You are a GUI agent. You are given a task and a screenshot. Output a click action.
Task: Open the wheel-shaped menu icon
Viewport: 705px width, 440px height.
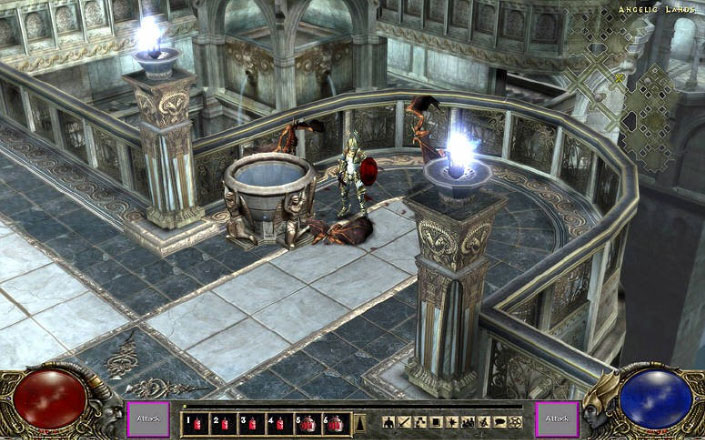click(x=515, y=421)
